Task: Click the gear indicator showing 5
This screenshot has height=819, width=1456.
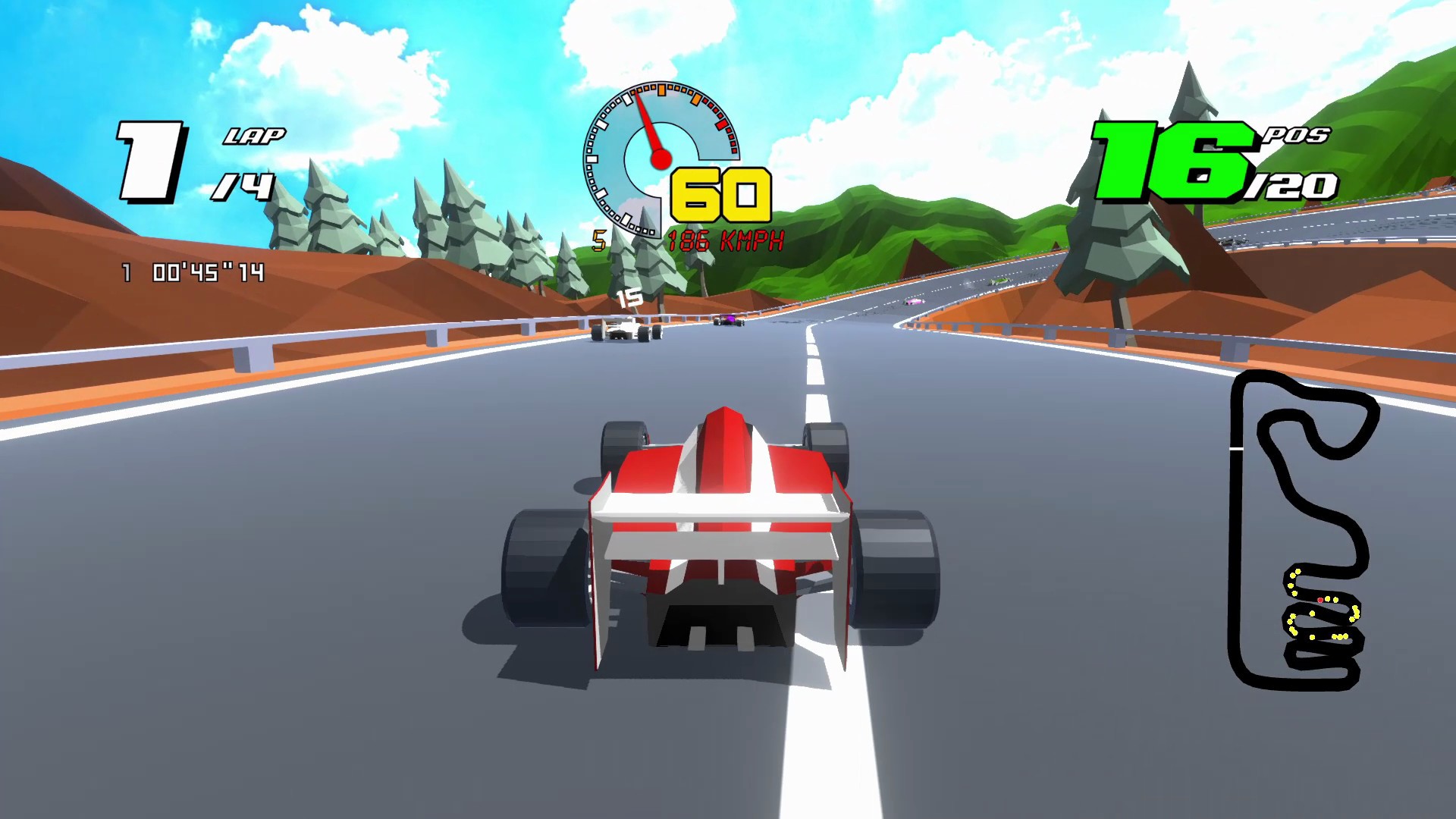Action: 599,240
